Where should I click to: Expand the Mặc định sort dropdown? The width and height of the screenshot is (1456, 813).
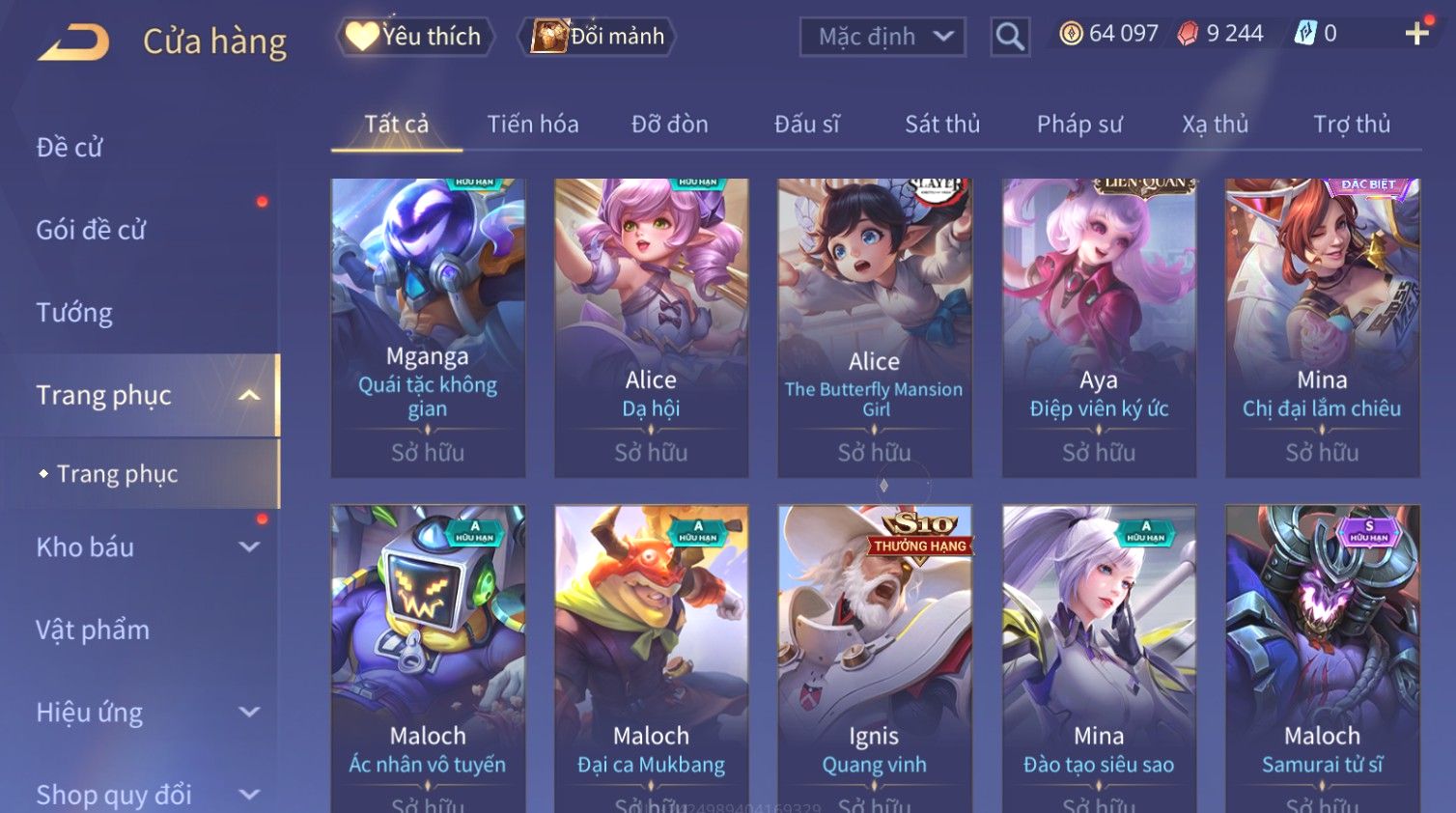point(882,37)
